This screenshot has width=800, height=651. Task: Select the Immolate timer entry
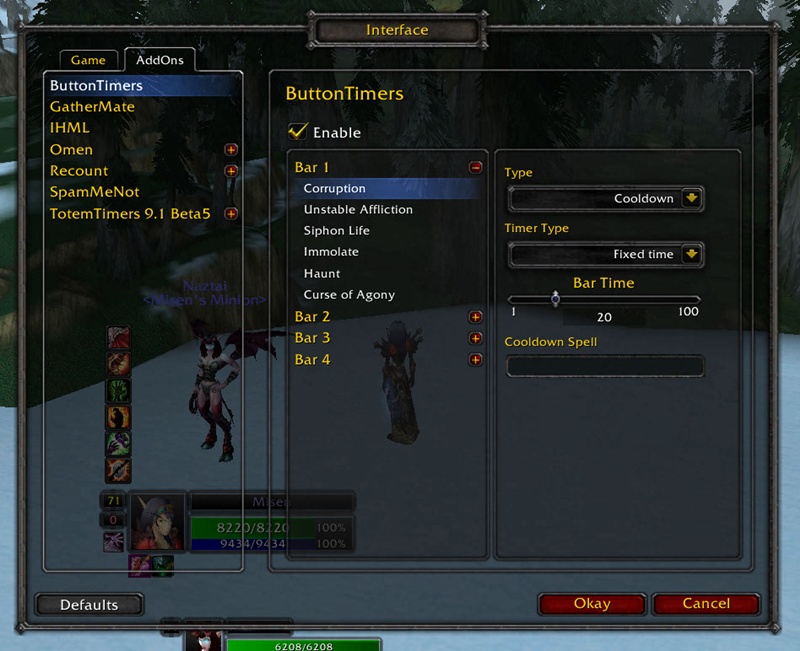(x=331, y=252)
